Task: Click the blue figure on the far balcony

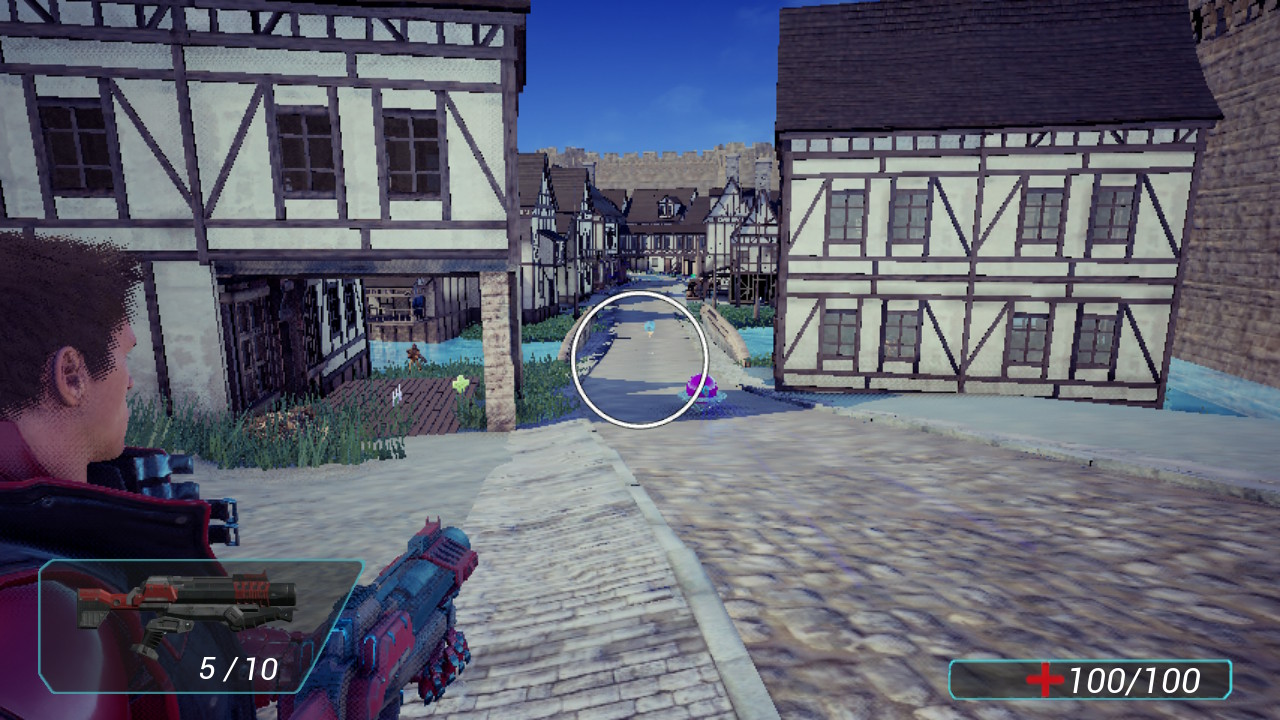Action: [418, 303]
